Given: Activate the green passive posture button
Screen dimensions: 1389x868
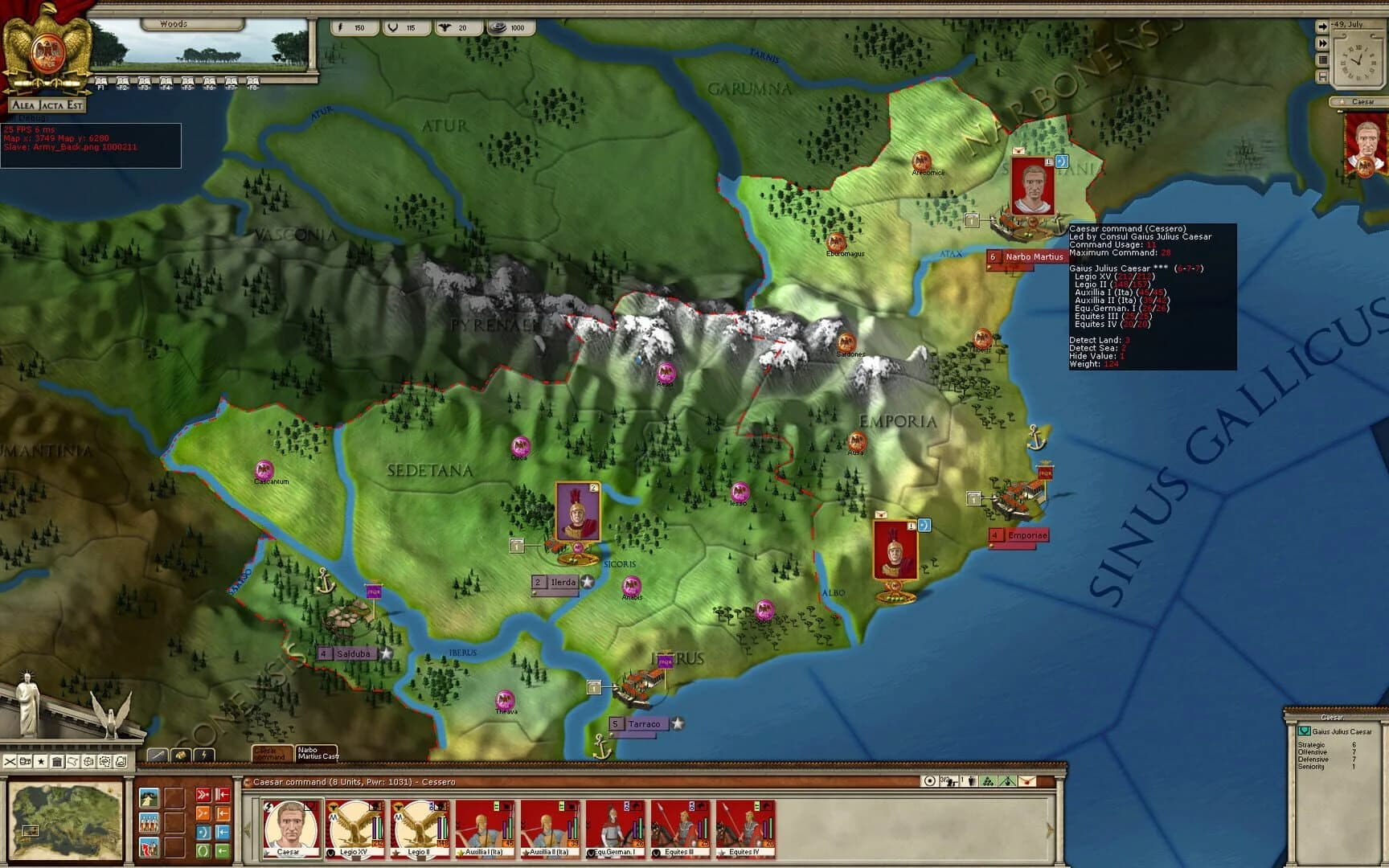Looking at the screenshot, I should pos(202,850).
